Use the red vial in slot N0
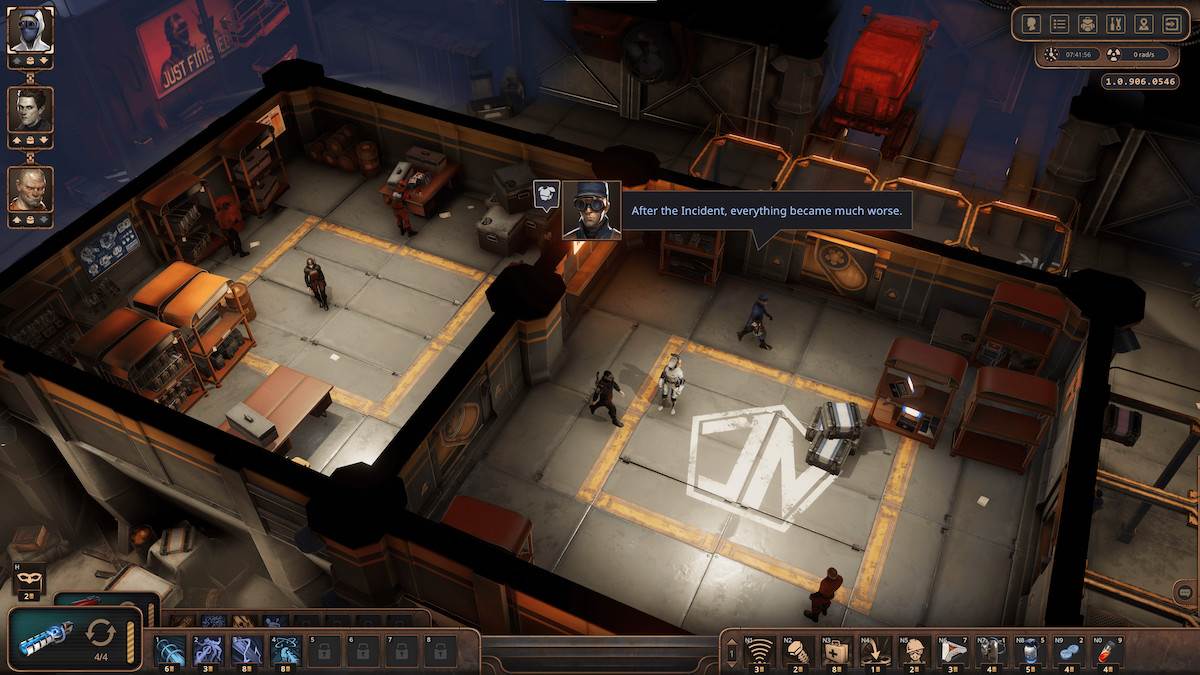This screenshot has height=675, width=1200. [1105, 652]
